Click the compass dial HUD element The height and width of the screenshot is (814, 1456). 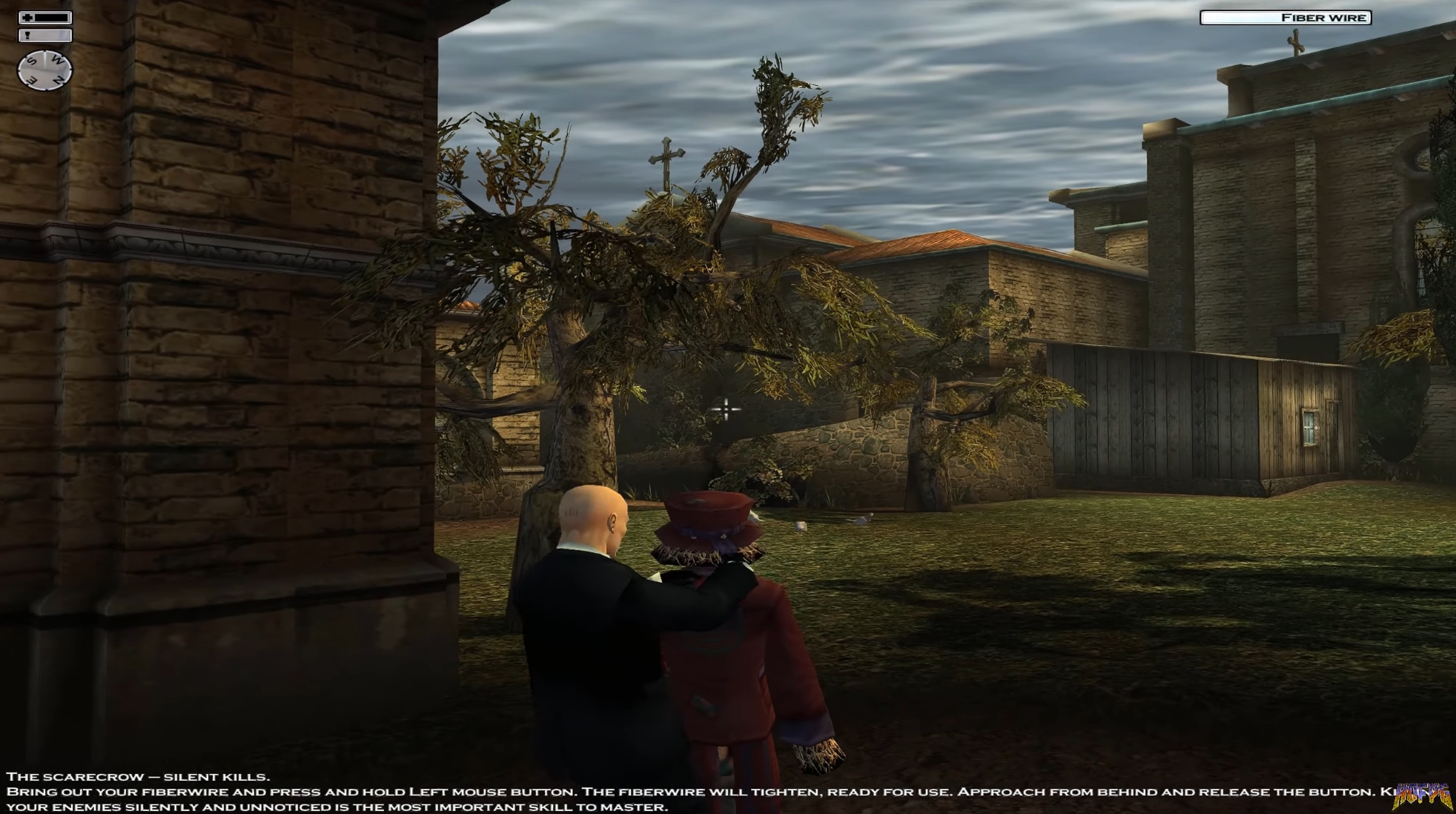(x=45, y=70)
